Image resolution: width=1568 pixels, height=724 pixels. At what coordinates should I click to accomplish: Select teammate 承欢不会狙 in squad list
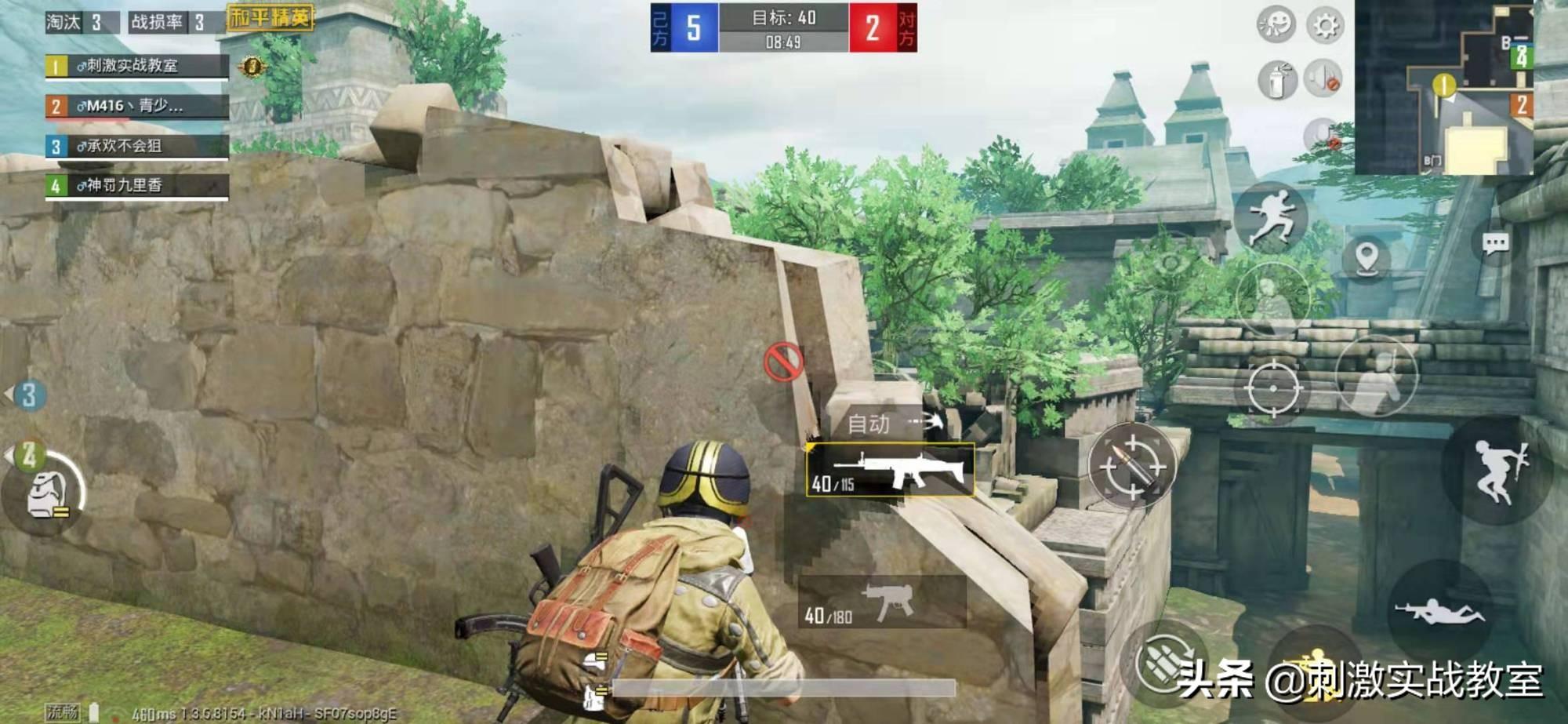pos(137,146)
